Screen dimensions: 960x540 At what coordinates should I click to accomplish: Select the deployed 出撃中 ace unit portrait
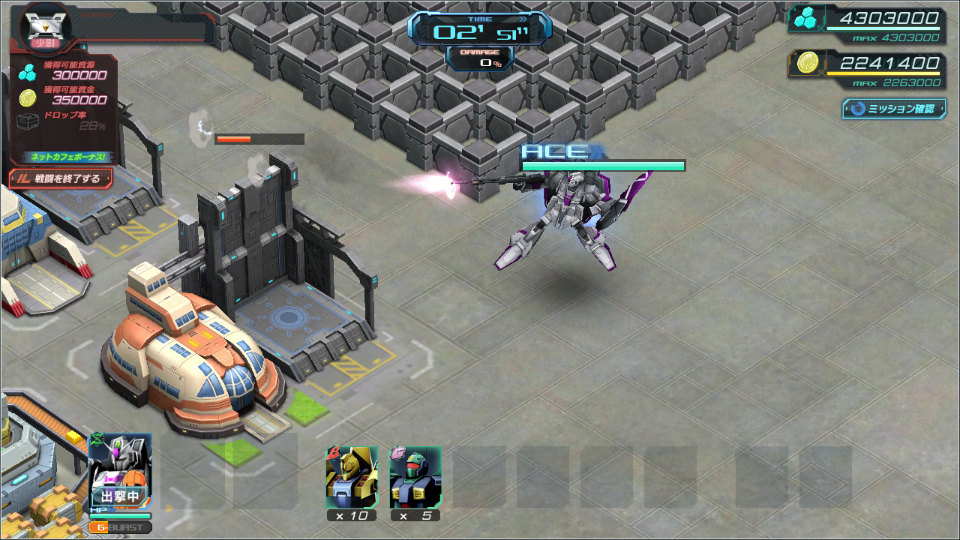pyautogui.click(x=120, y=470)
